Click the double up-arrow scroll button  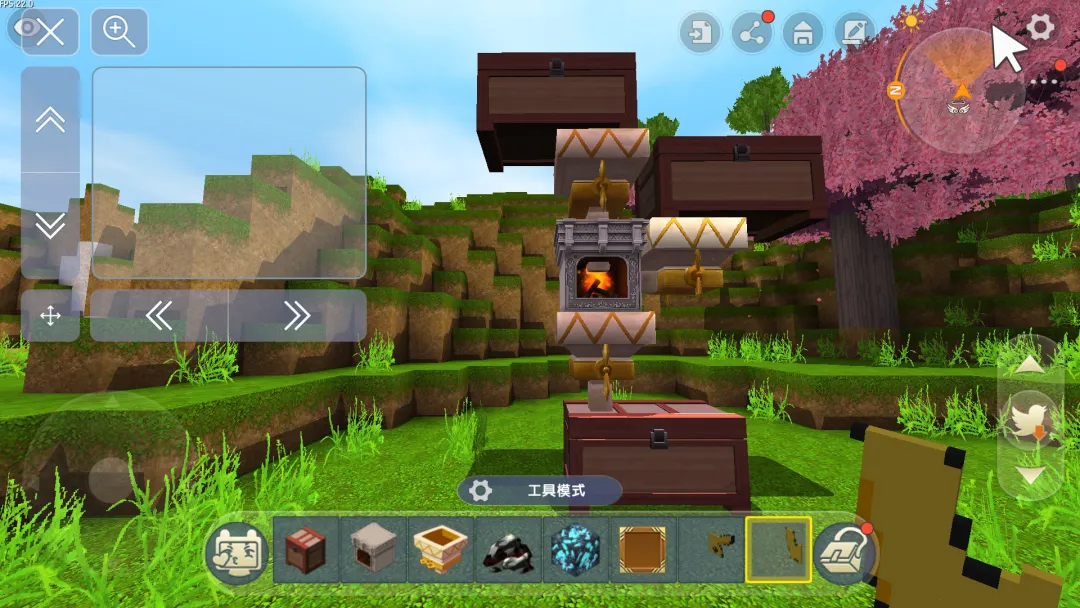coord(50,120)
